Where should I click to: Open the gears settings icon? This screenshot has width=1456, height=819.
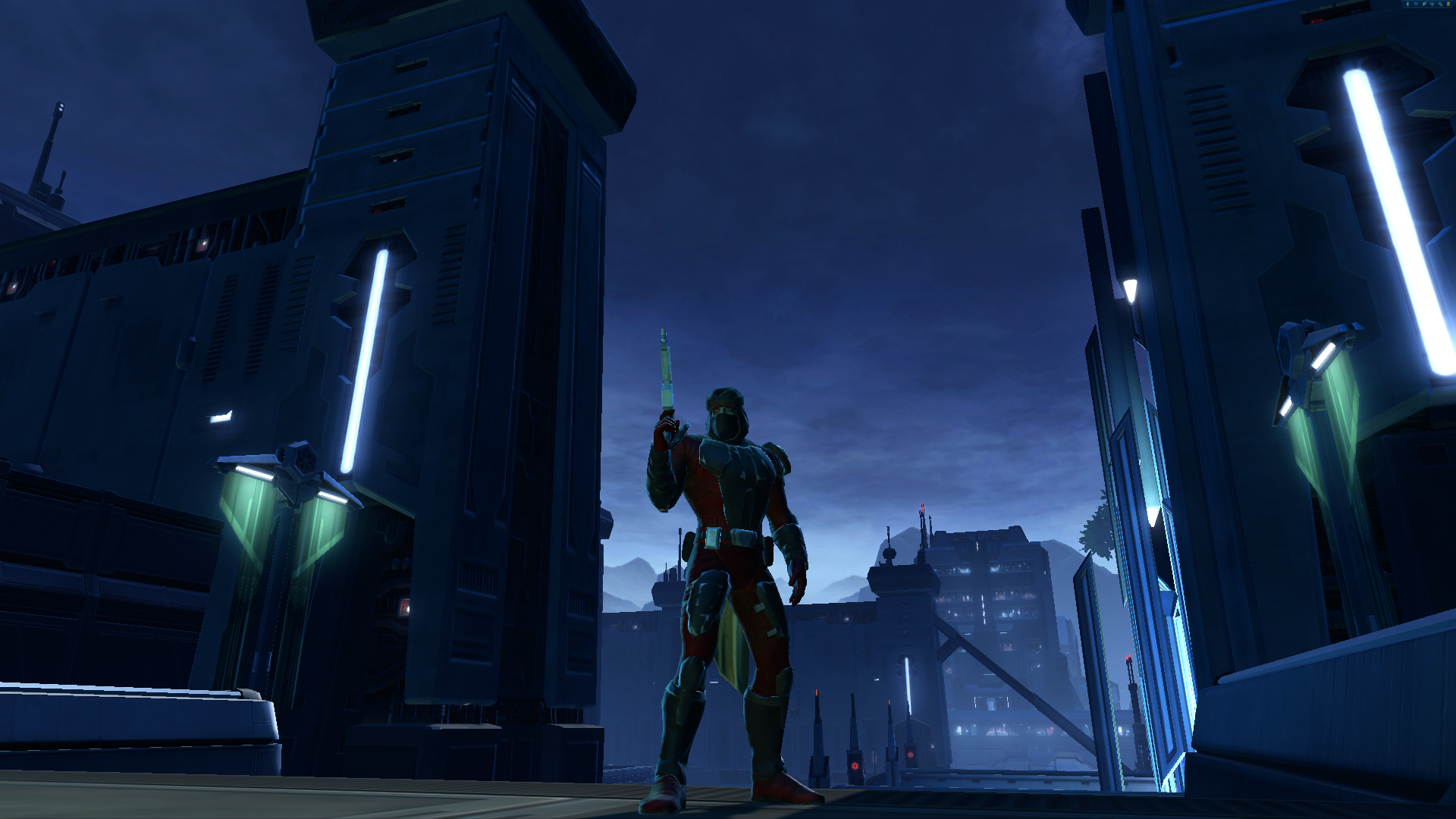(1440, 4)
